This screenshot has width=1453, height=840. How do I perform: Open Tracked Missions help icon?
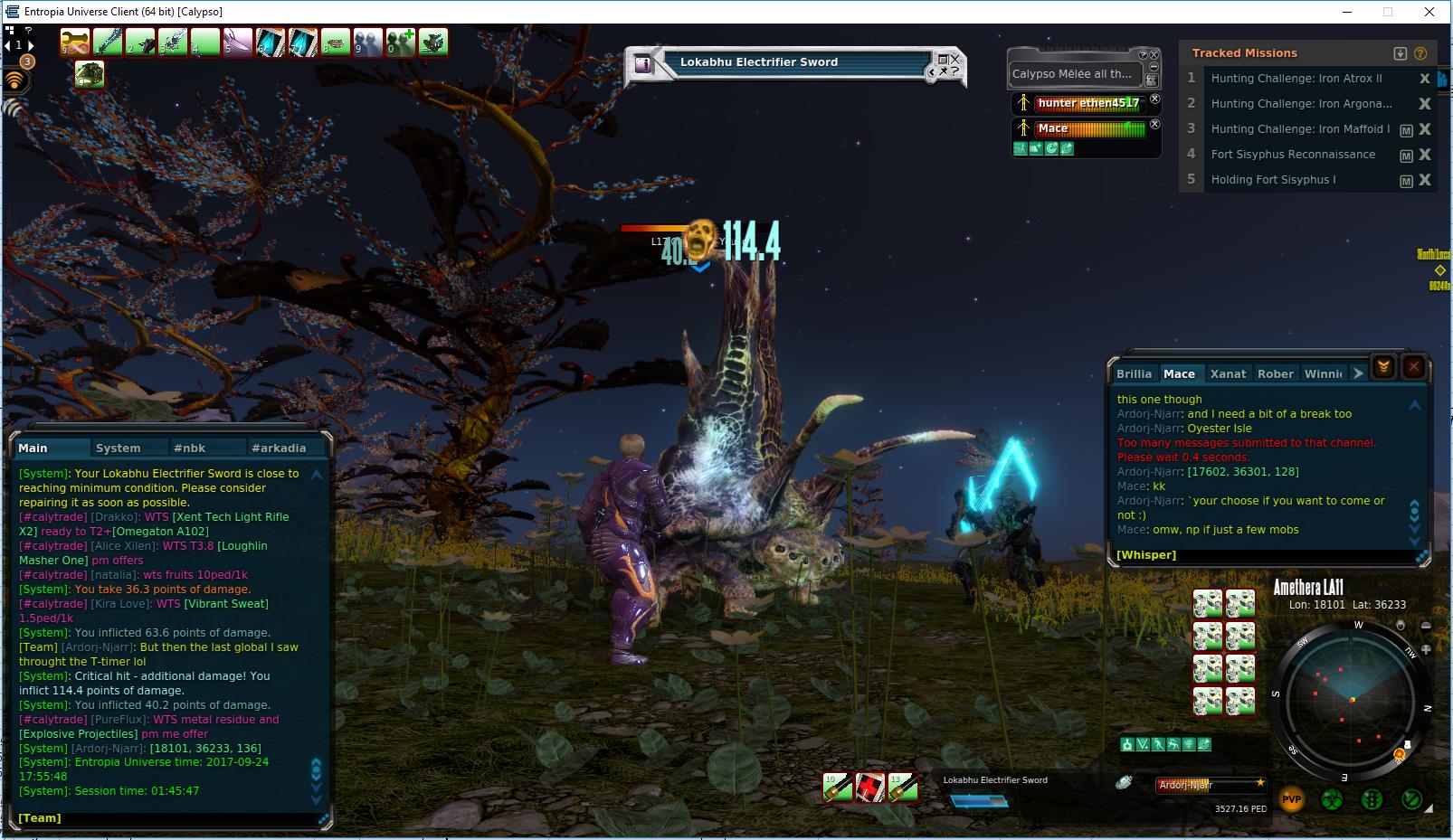click(x=1420, y=53)
